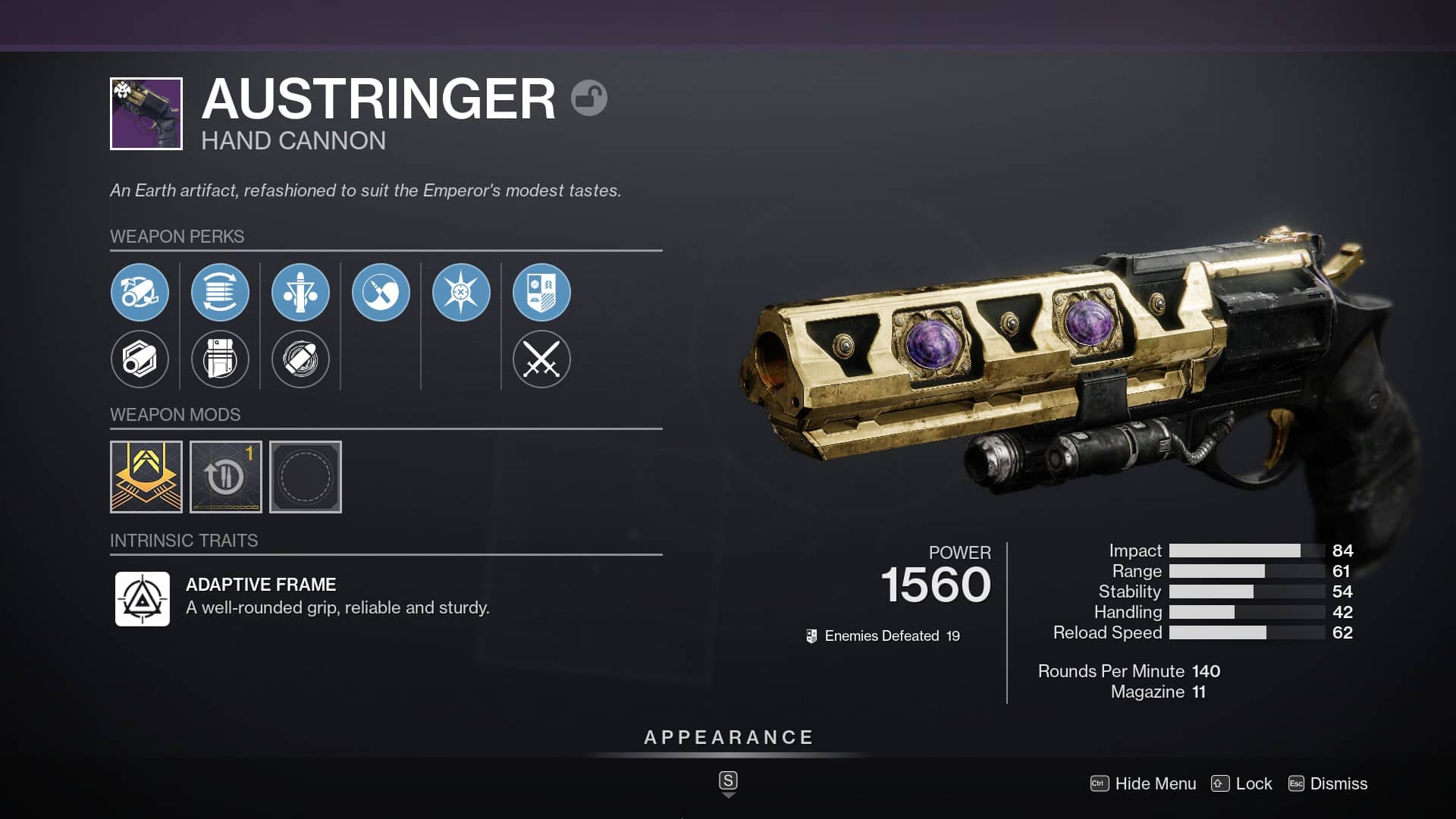Select the bottom hexagonal barrel perk

coord(140,359)
